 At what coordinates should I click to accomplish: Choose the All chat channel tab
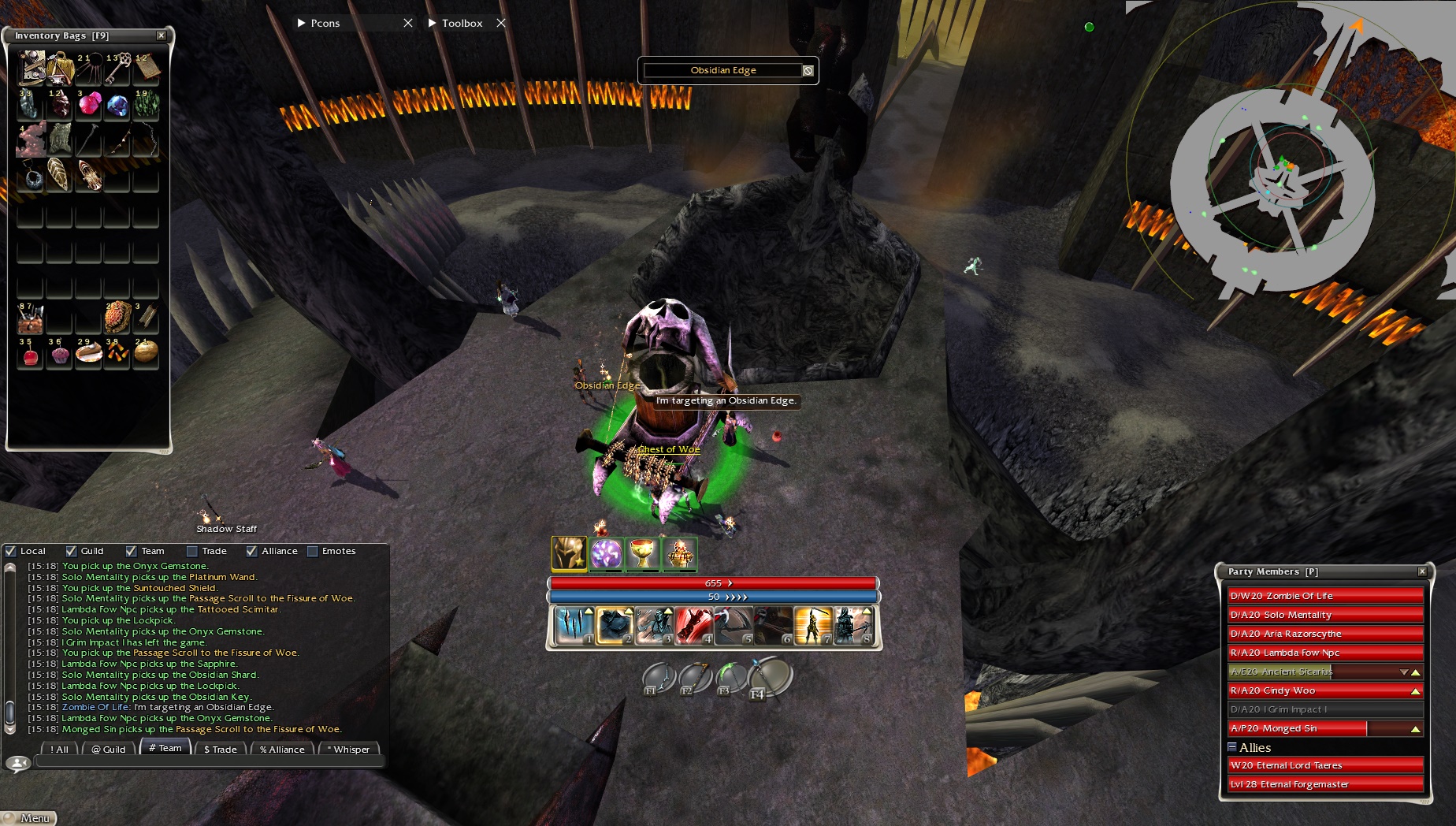[x=60, y=749]
